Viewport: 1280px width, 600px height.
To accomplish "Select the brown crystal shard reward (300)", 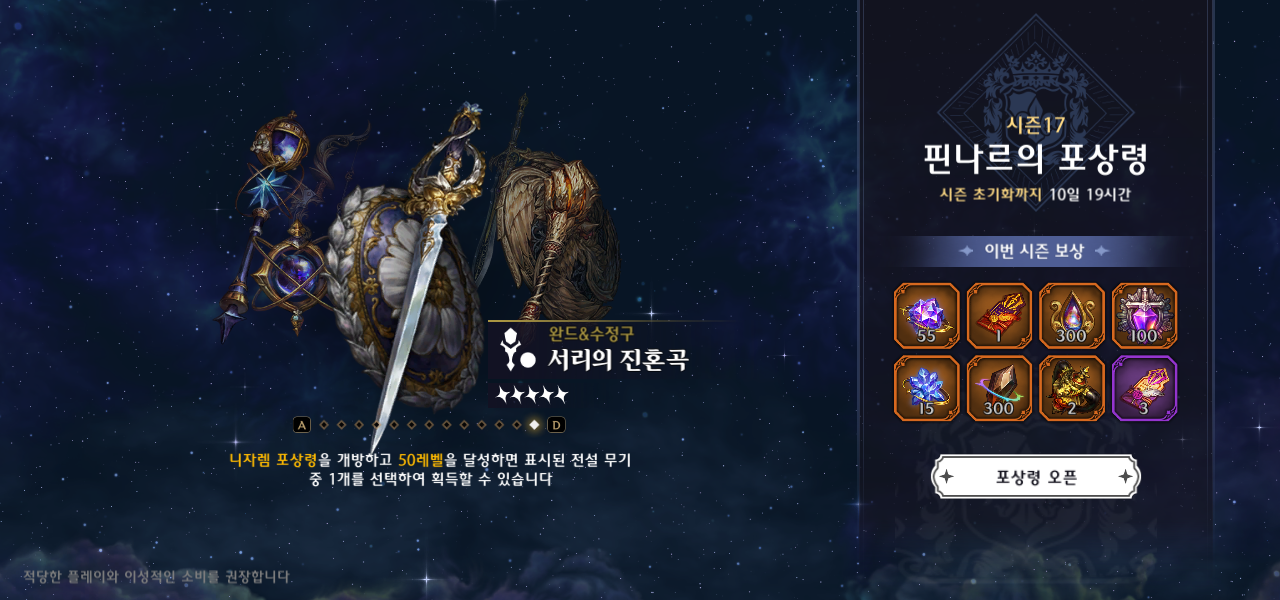I will tap(999, 388).
